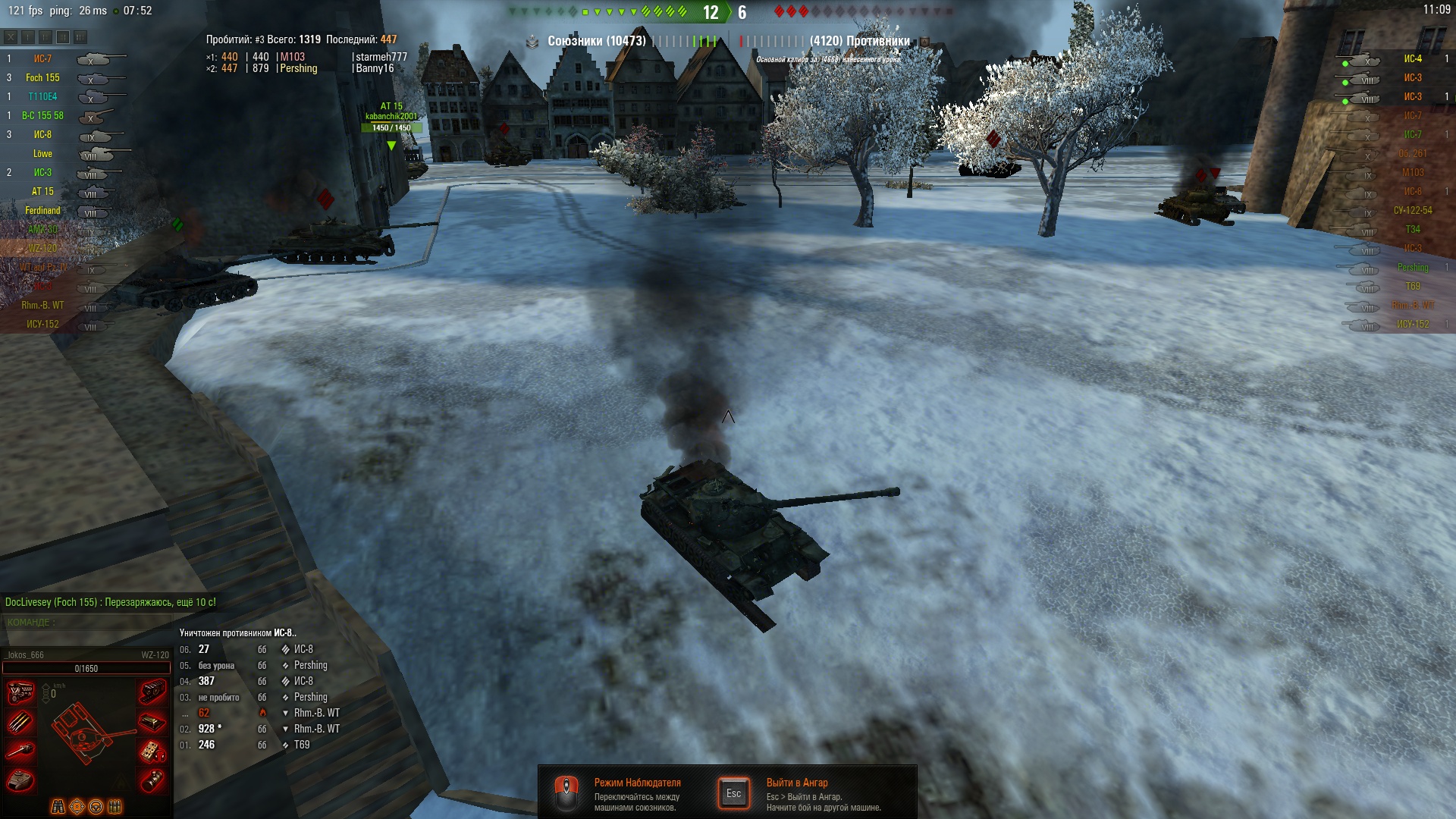Pick AT 15 from the allied team list
1456x819 pixels.
pyautogui.click(x=42, y=191)
